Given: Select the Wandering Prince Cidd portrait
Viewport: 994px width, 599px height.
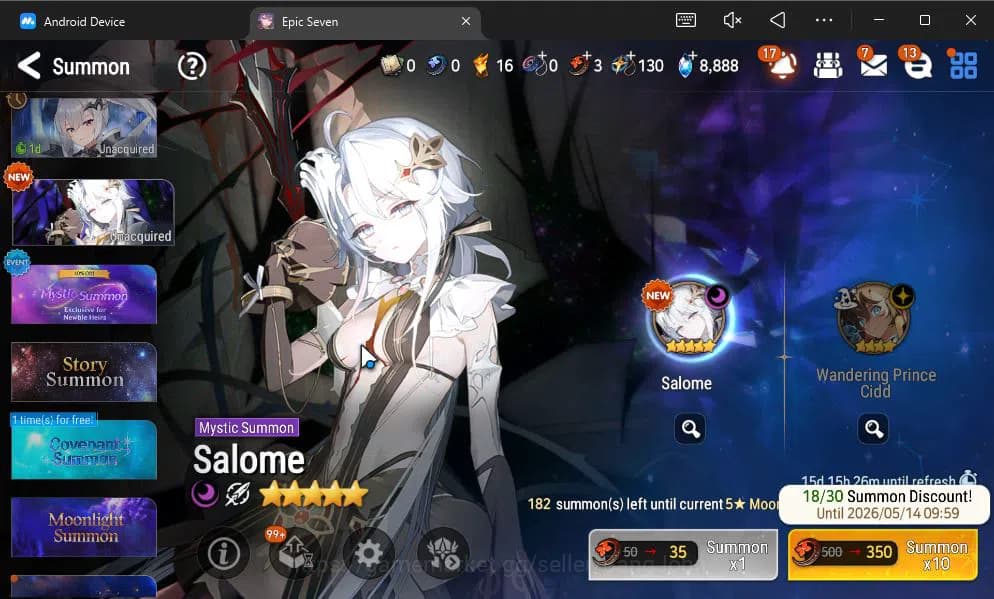Looking at the screenshot, I should (x=874, y=319).
